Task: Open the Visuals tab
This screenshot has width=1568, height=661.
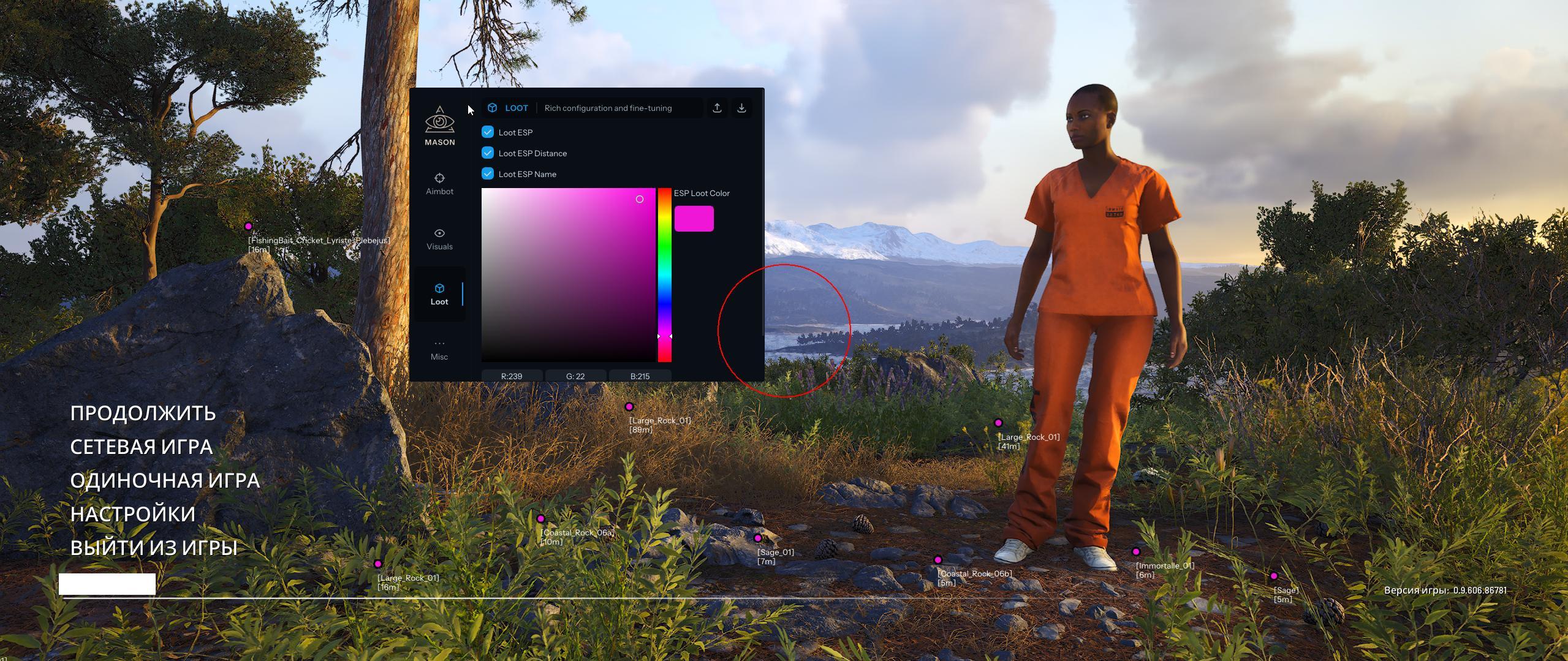Action: click(439, 239)
